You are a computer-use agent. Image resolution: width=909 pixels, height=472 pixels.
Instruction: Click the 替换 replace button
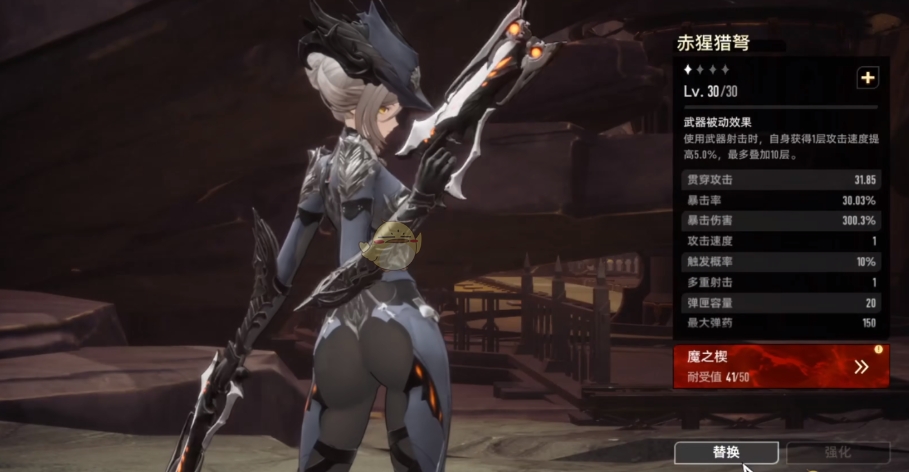click(x=726, y=452)
